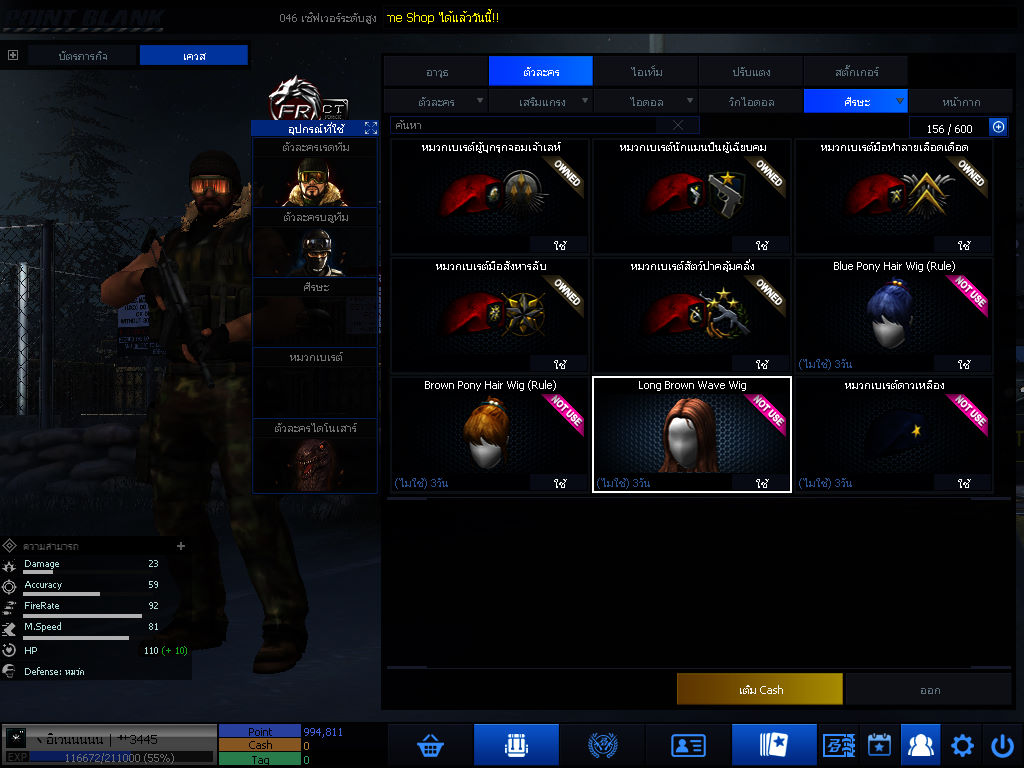1024x768 pixels.
Task: Exit the inventory with the ออก button
Action: pos(930,690)
